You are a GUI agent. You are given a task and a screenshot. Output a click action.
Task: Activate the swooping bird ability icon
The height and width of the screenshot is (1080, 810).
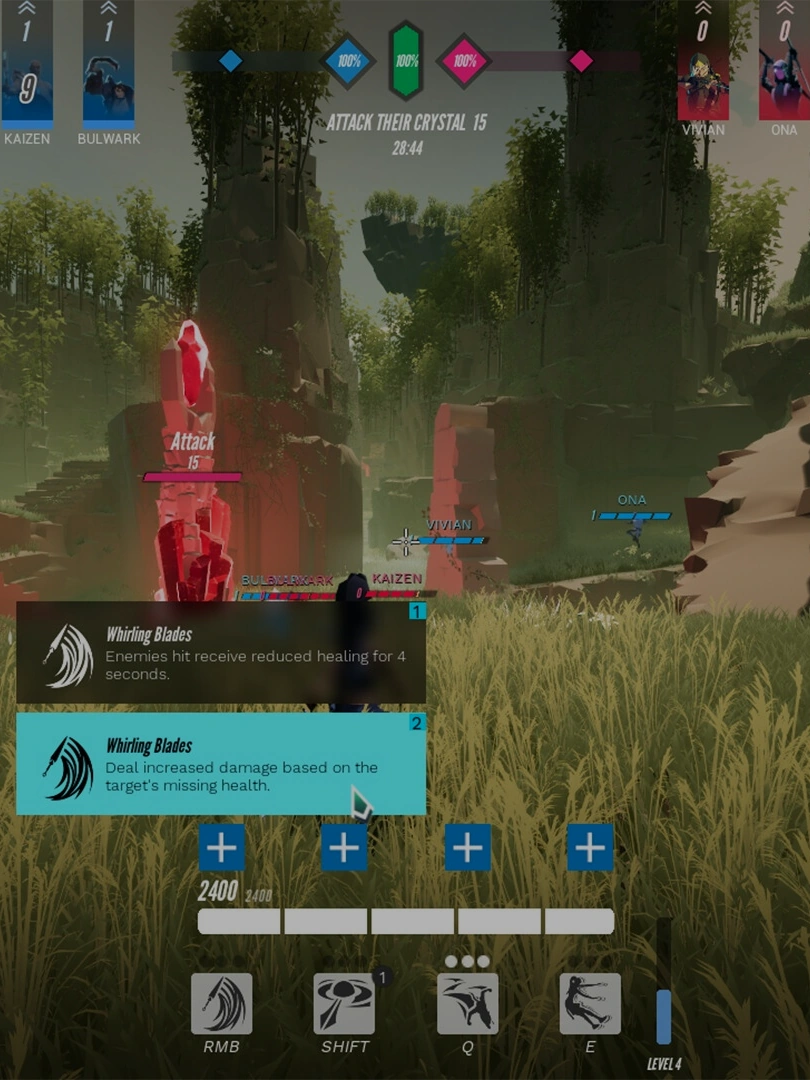467,1004
